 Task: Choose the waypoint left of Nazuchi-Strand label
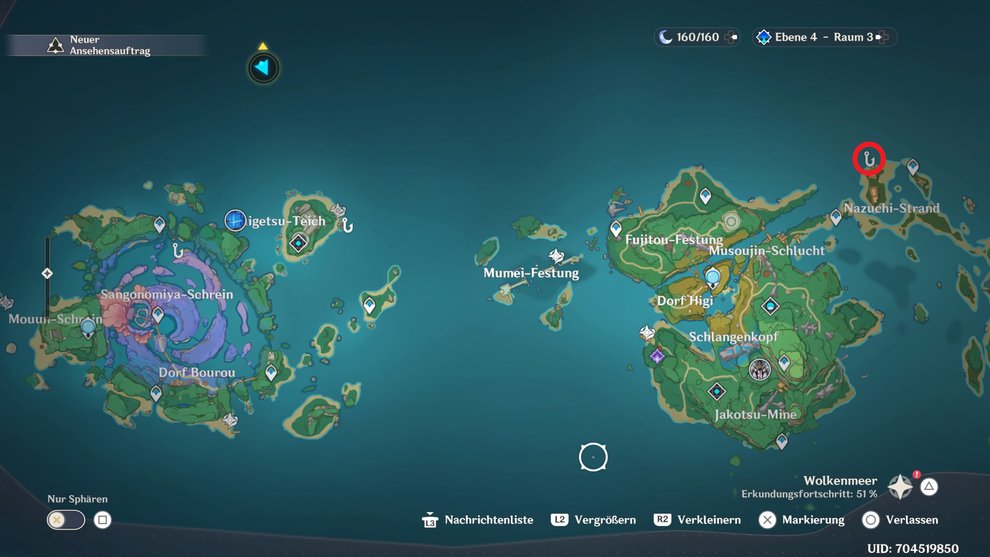coord(836,216)
